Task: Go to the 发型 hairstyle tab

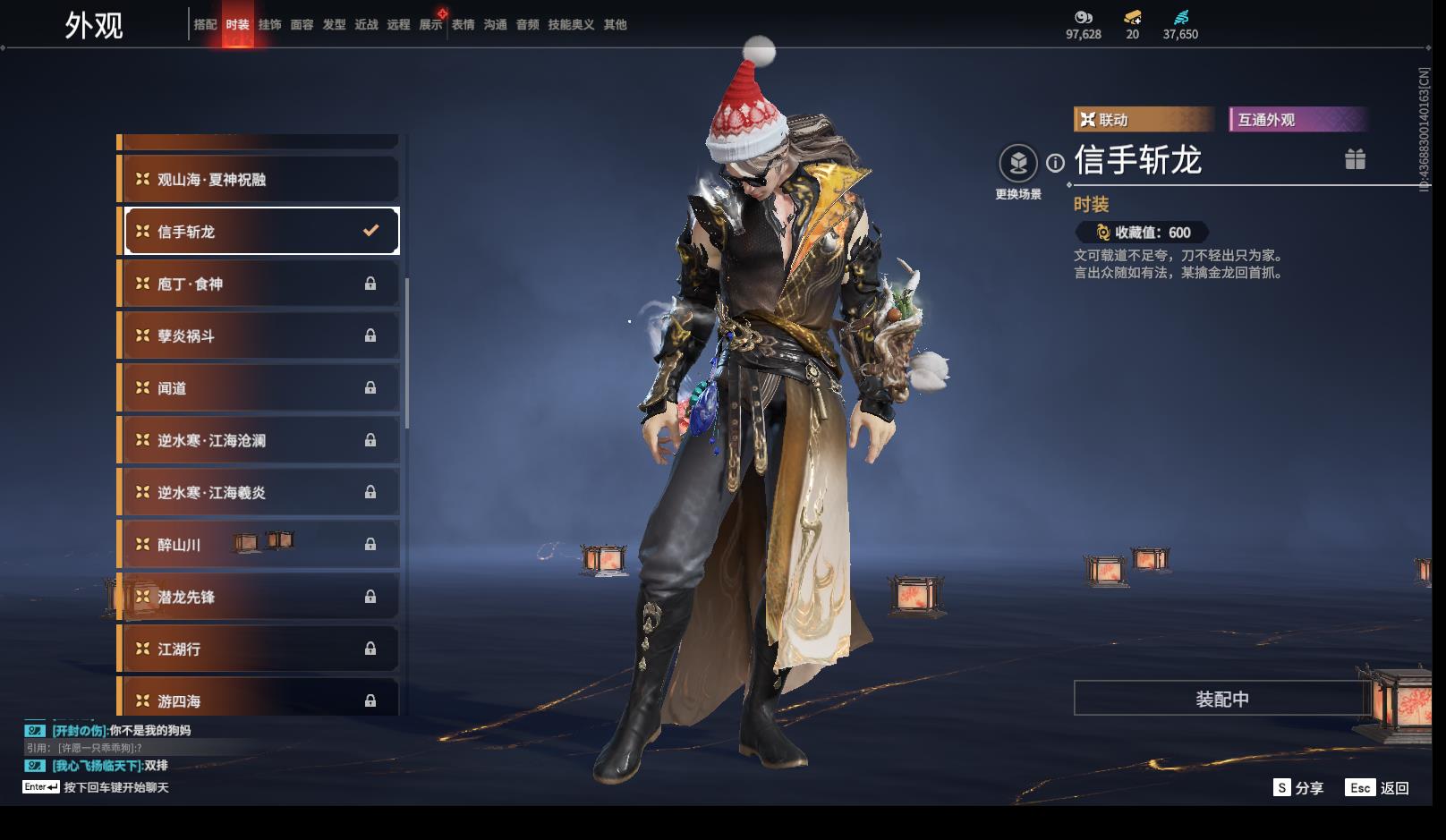Action: [x=334, y=25]
